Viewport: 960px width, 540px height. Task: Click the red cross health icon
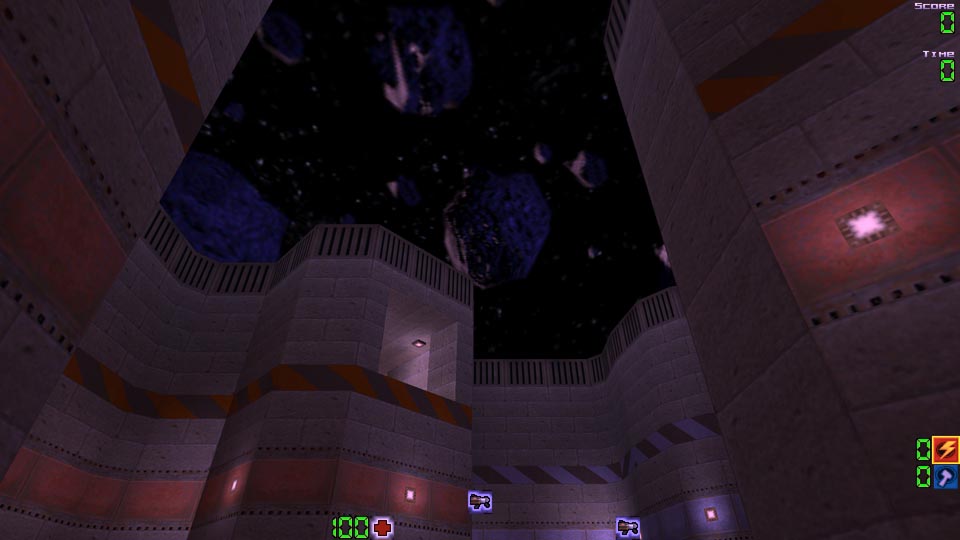(x=382, y=527)
